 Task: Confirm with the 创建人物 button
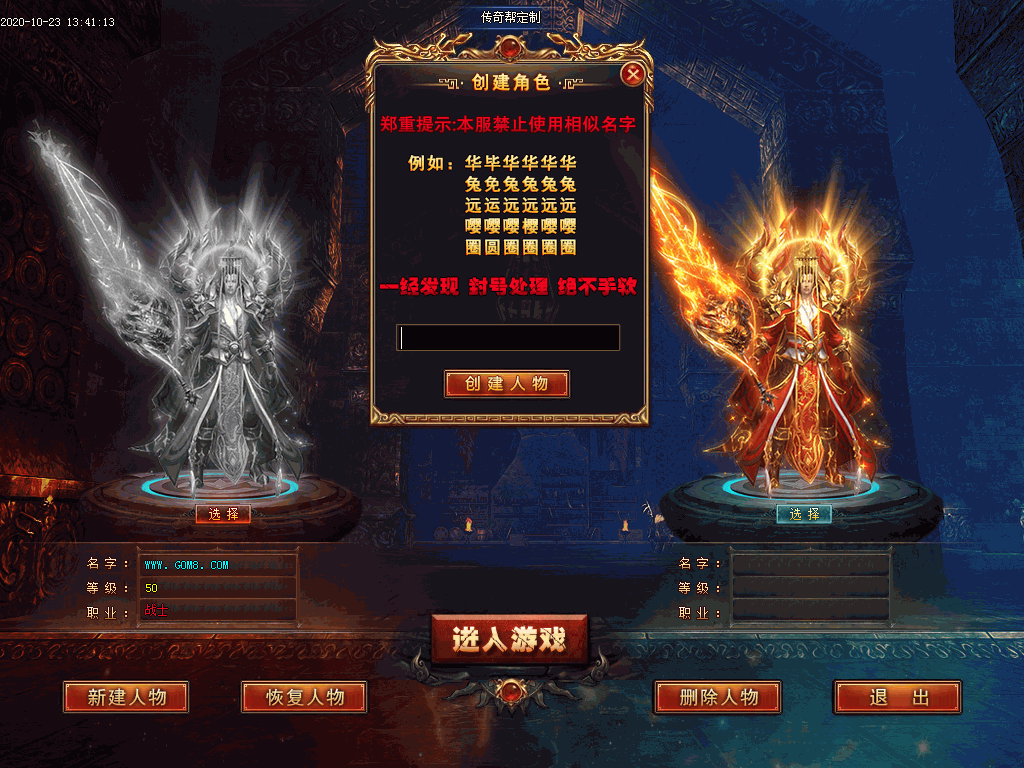(x=507, y=384)
